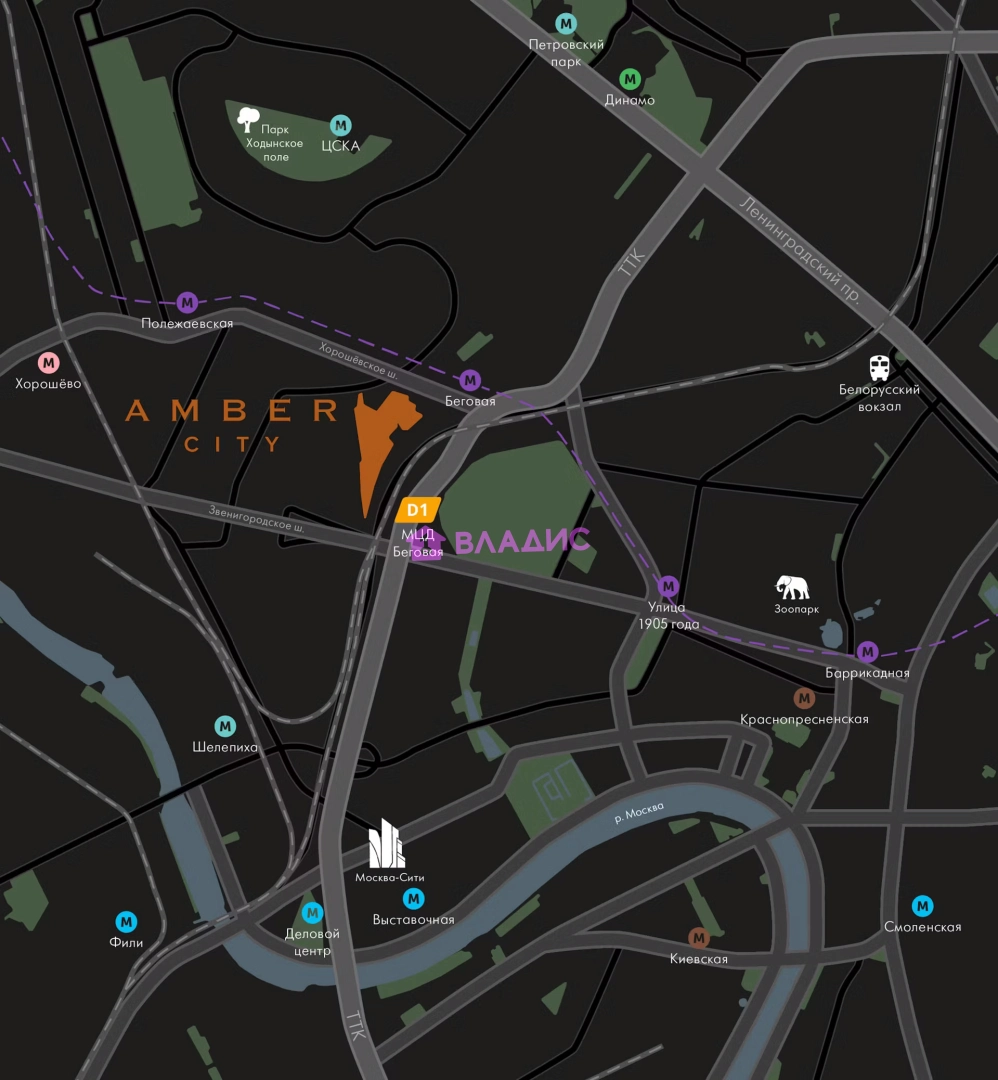Click the Улица 1905 года metro marker
Viewport: 998px width, 1080px height.
[x=668, y=586]
